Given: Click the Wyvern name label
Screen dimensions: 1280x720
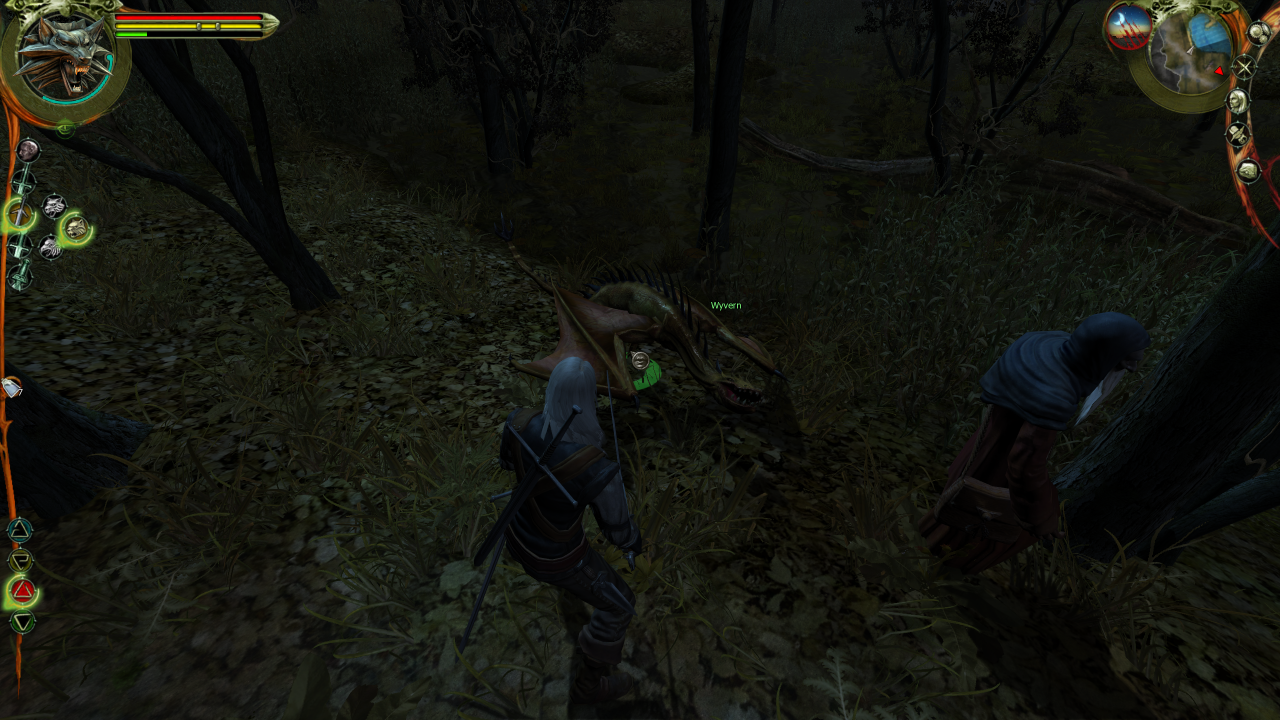Looking at the screenshot, I should (x=724, y=303).
